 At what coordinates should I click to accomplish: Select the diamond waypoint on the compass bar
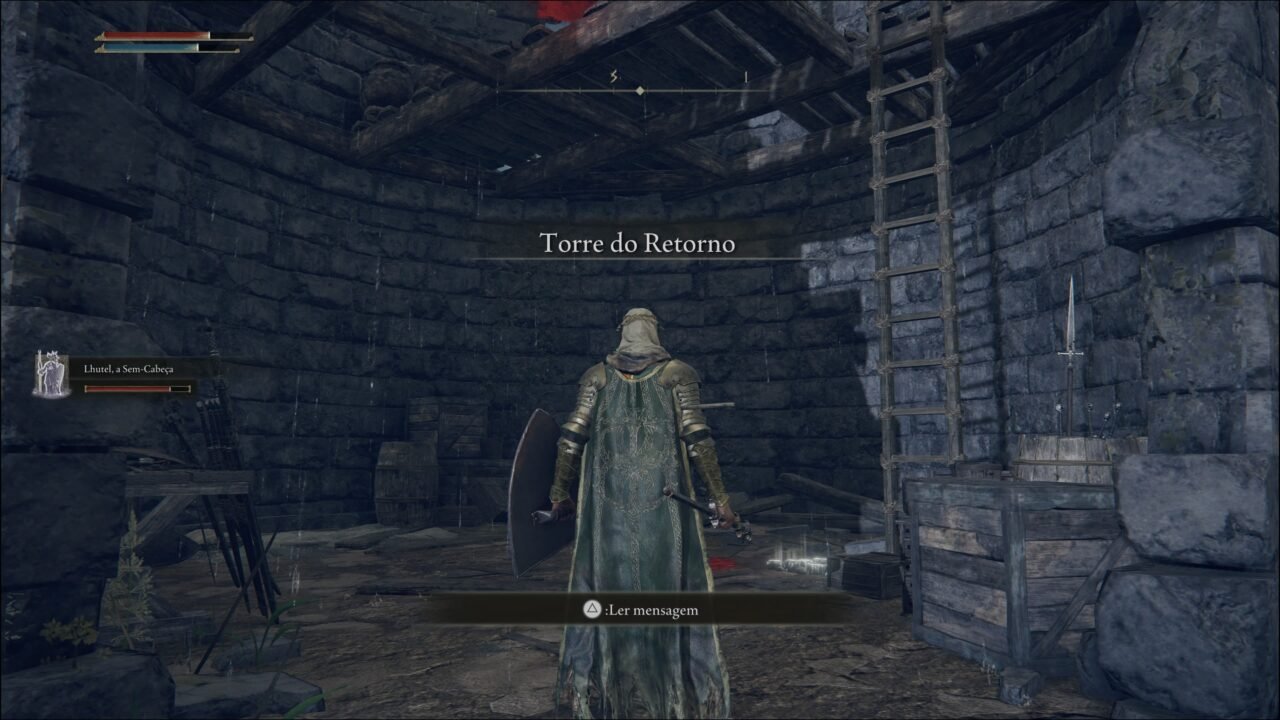[638, 89]
